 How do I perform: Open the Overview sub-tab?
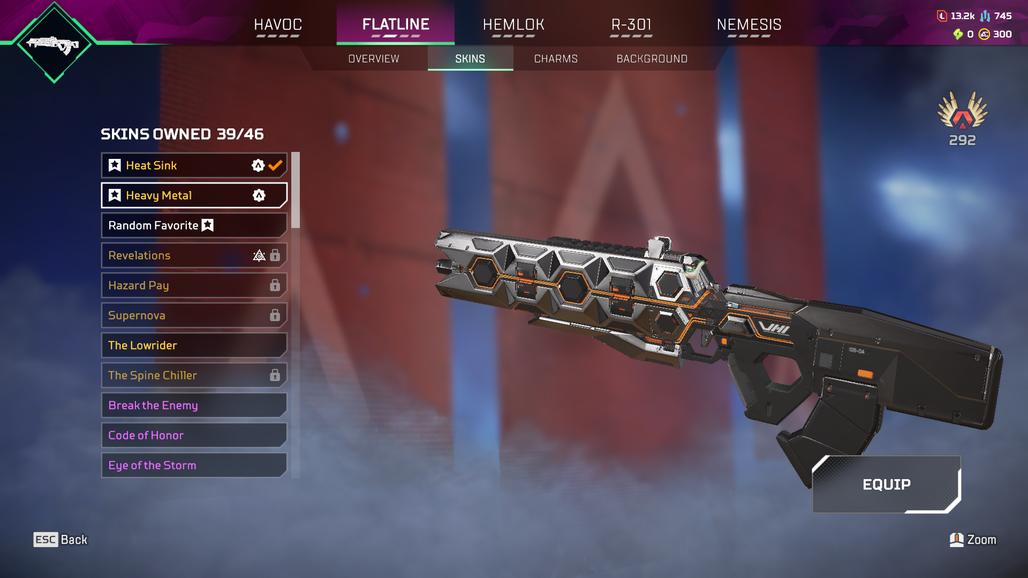click(373, 59)
